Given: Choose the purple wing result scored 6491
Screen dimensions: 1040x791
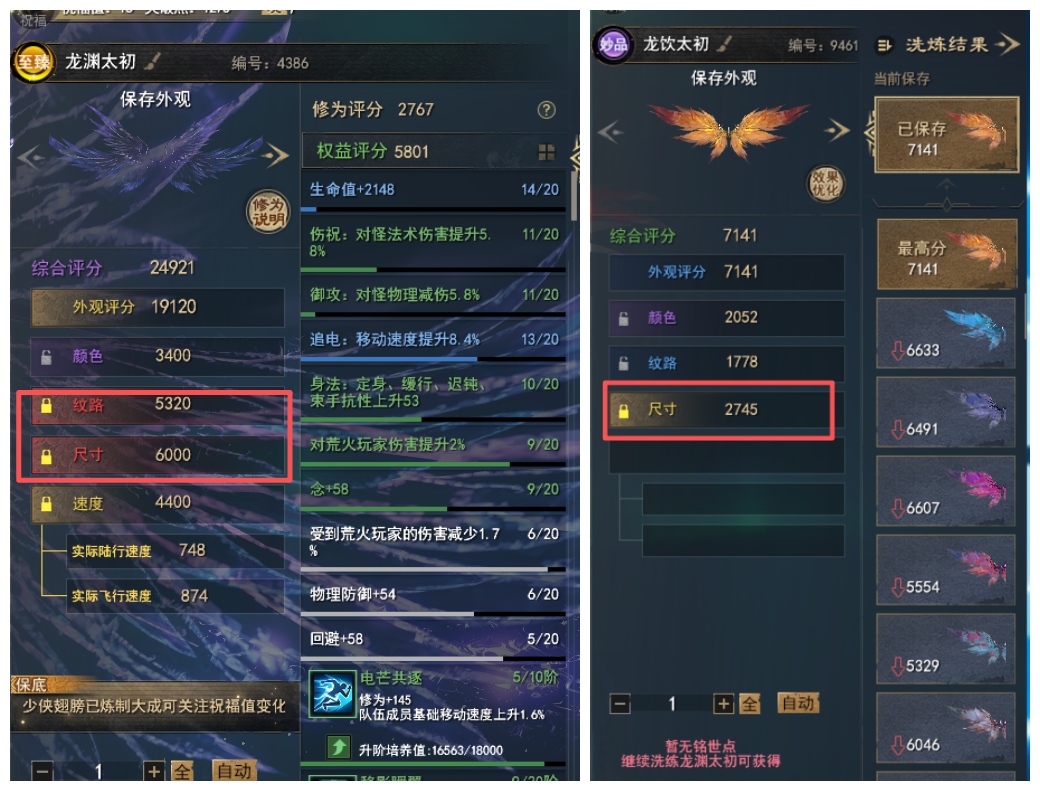Looking at the screenshot, I should point(946,412).
